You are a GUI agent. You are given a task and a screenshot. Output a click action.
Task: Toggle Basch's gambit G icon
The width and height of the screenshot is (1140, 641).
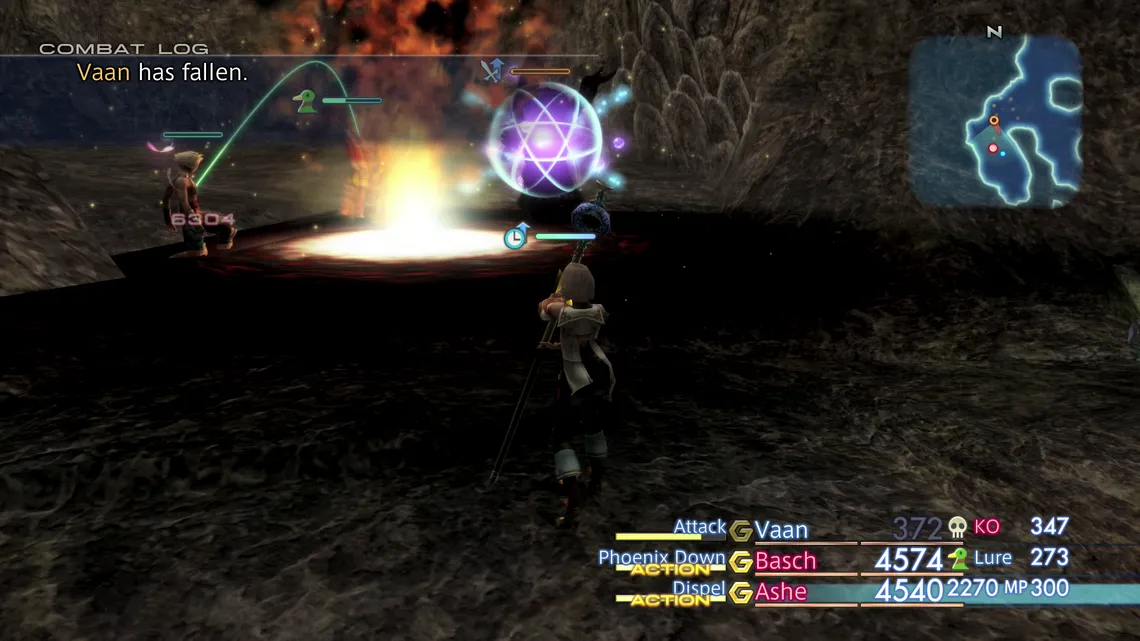click(740, 562)
